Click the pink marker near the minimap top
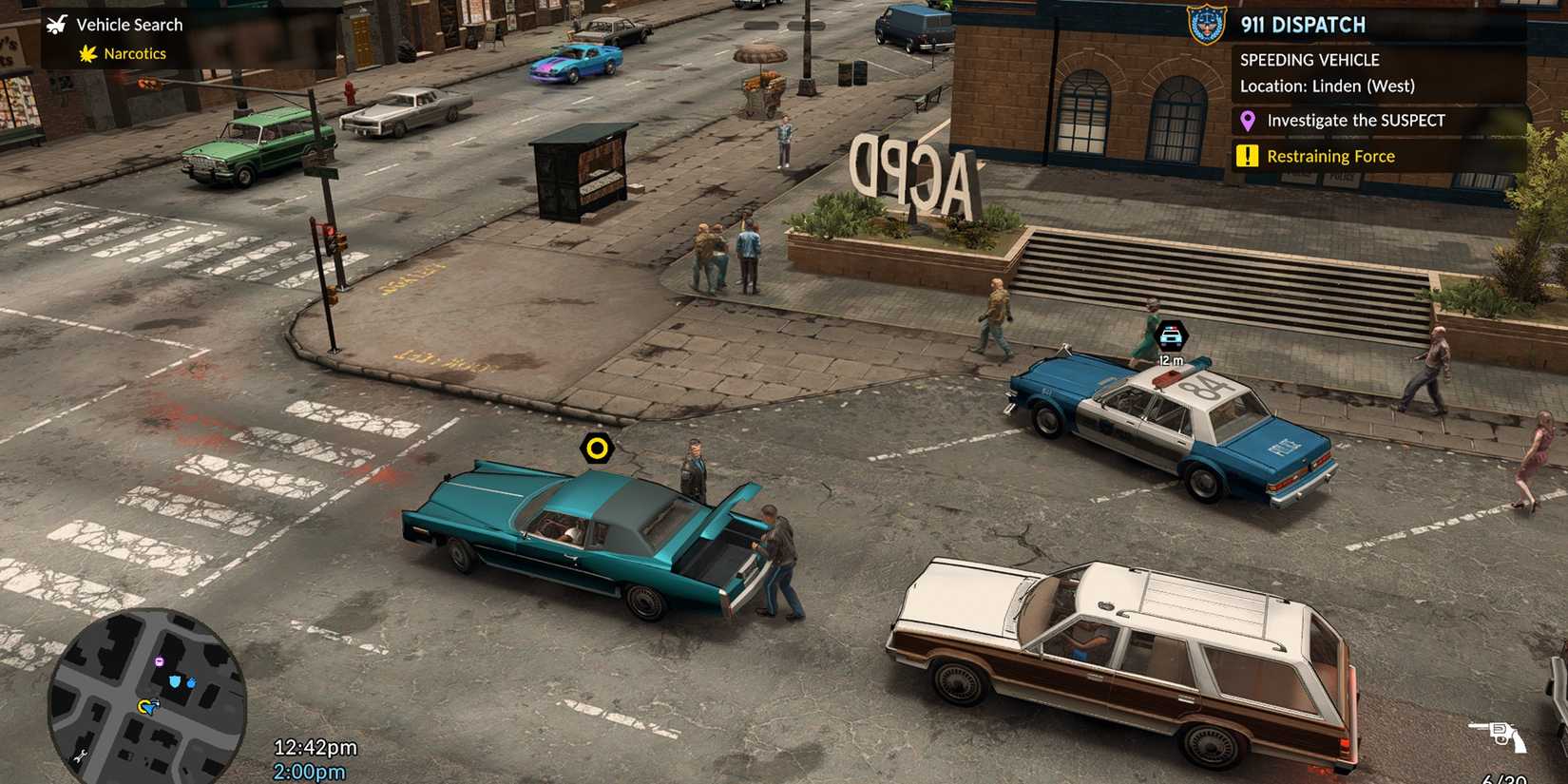Screen dimensions: 1568x784 point(159,660)
